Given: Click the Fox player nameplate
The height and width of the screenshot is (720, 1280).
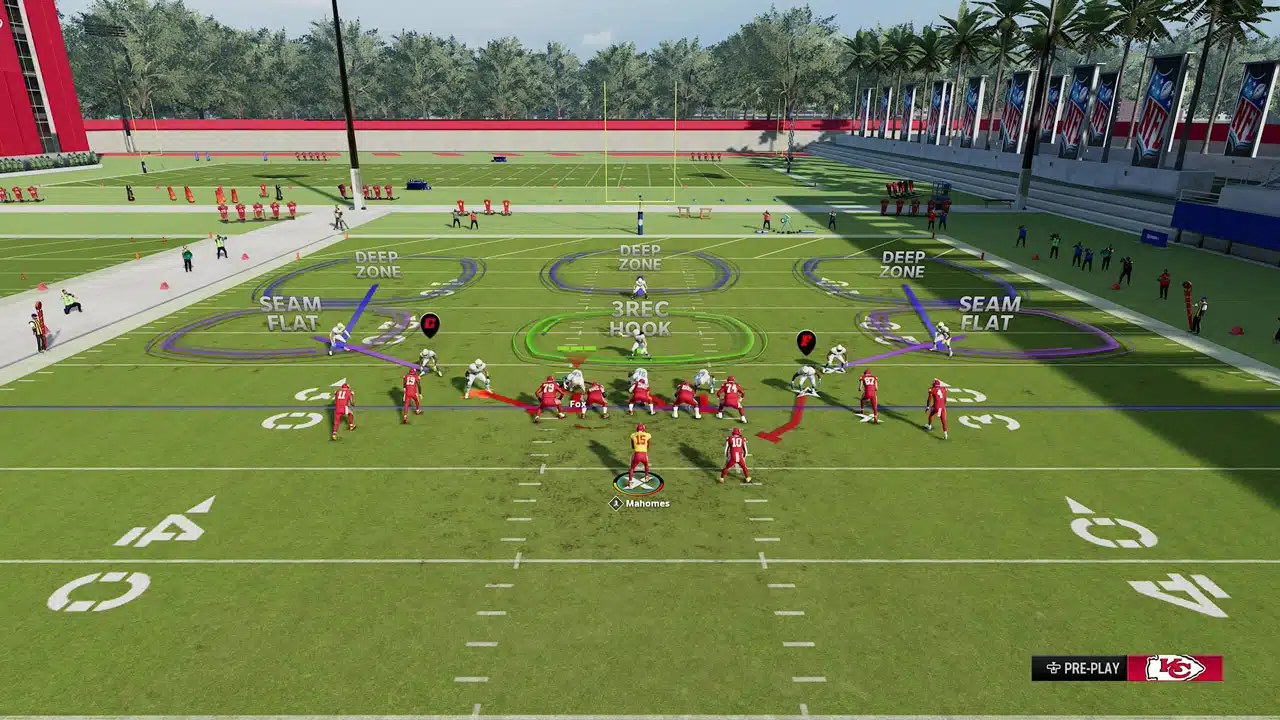Looking at the screenshot, I should click(578, 406).
